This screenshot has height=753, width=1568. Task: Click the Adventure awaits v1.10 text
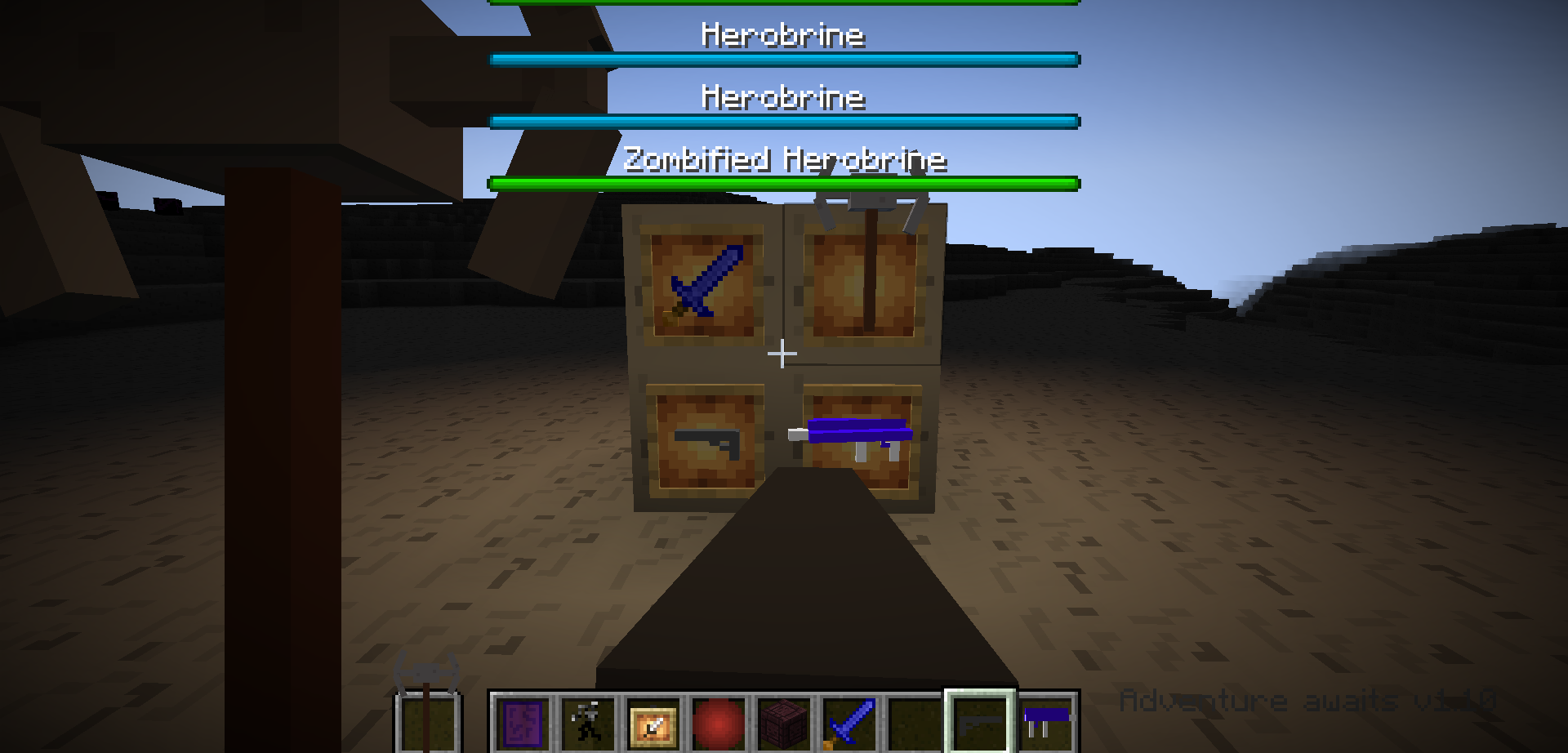[1307, 698]
